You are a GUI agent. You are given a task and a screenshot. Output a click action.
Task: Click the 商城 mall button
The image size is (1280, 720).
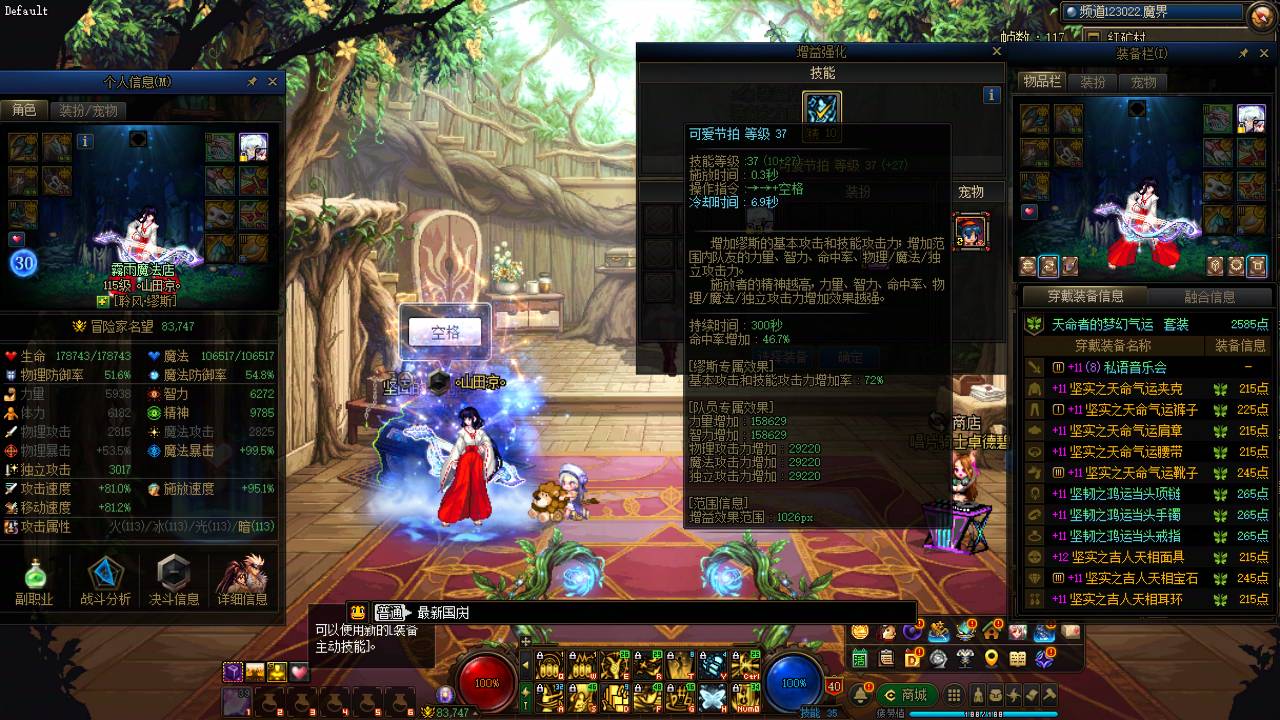coord(908,694)
